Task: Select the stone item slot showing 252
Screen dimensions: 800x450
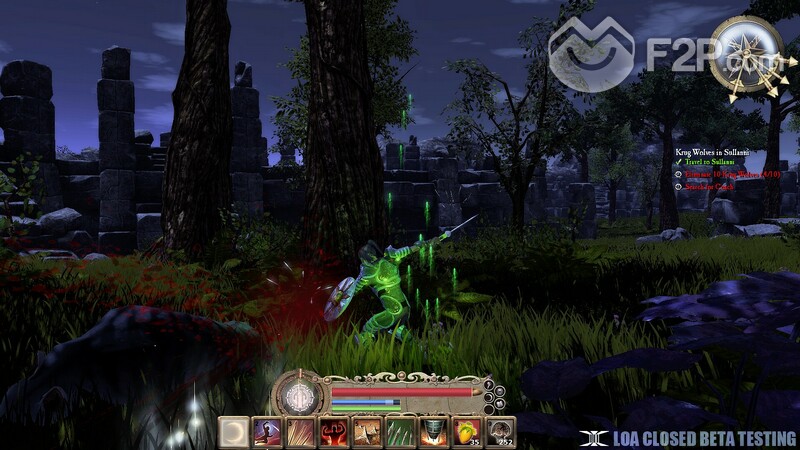Action: click(499, 431)
